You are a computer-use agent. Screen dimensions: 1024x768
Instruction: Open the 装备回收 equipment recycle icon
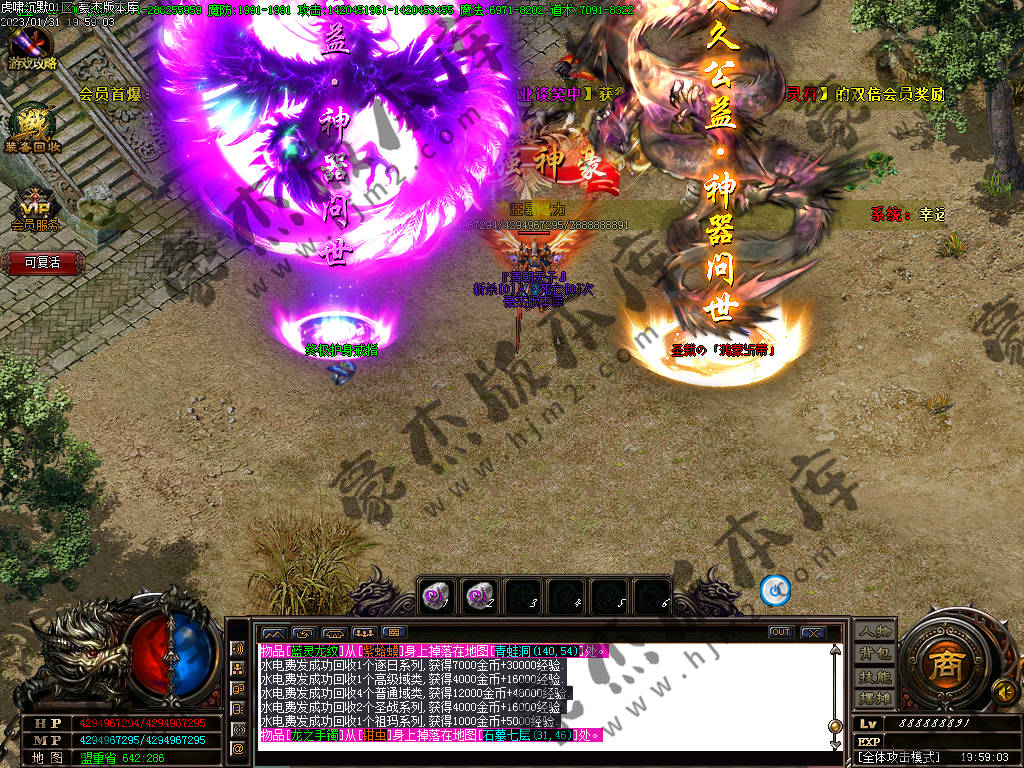[32, 128]
